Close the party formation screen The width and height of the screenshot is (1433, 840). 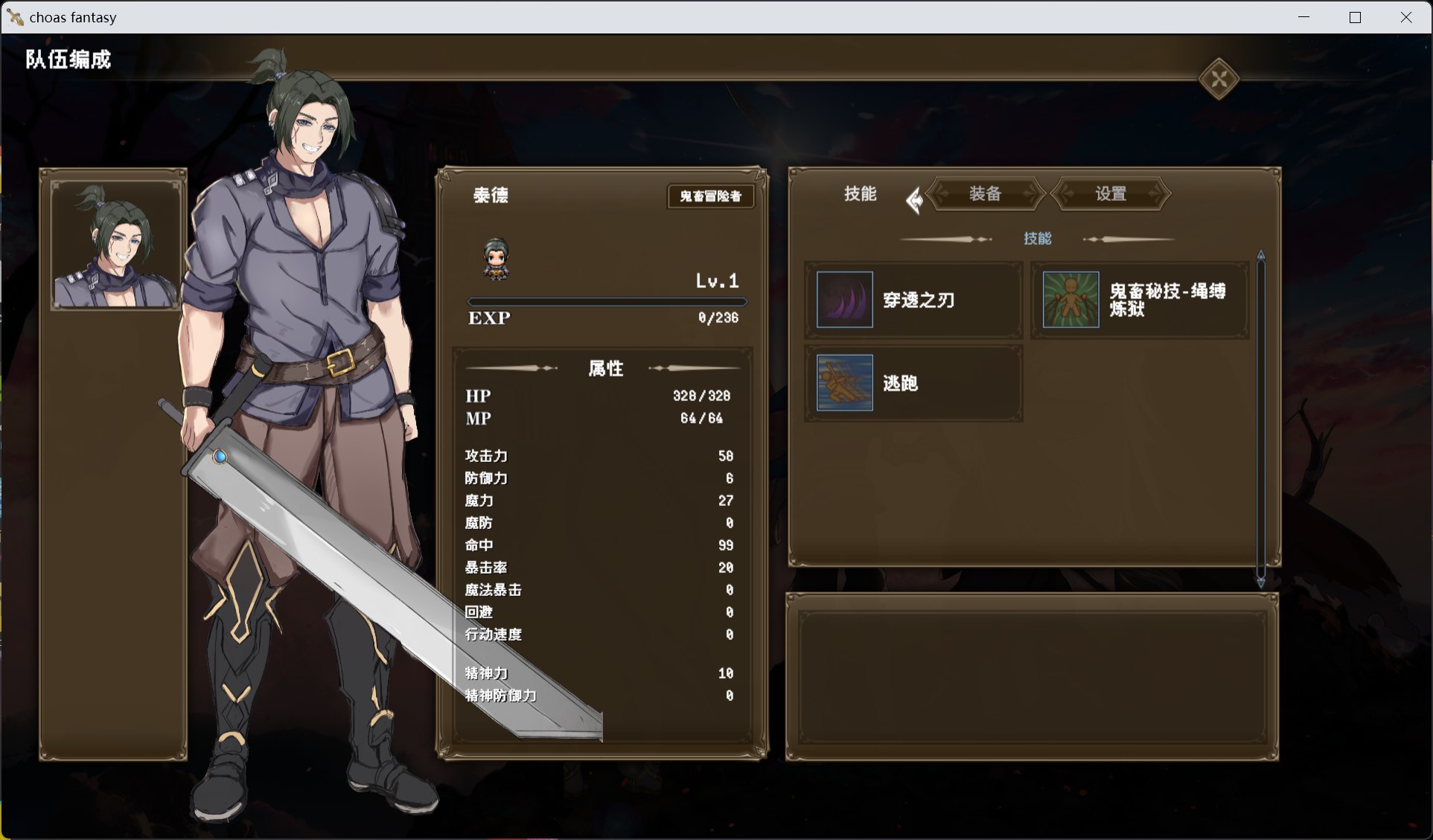tap(1219, 79)
